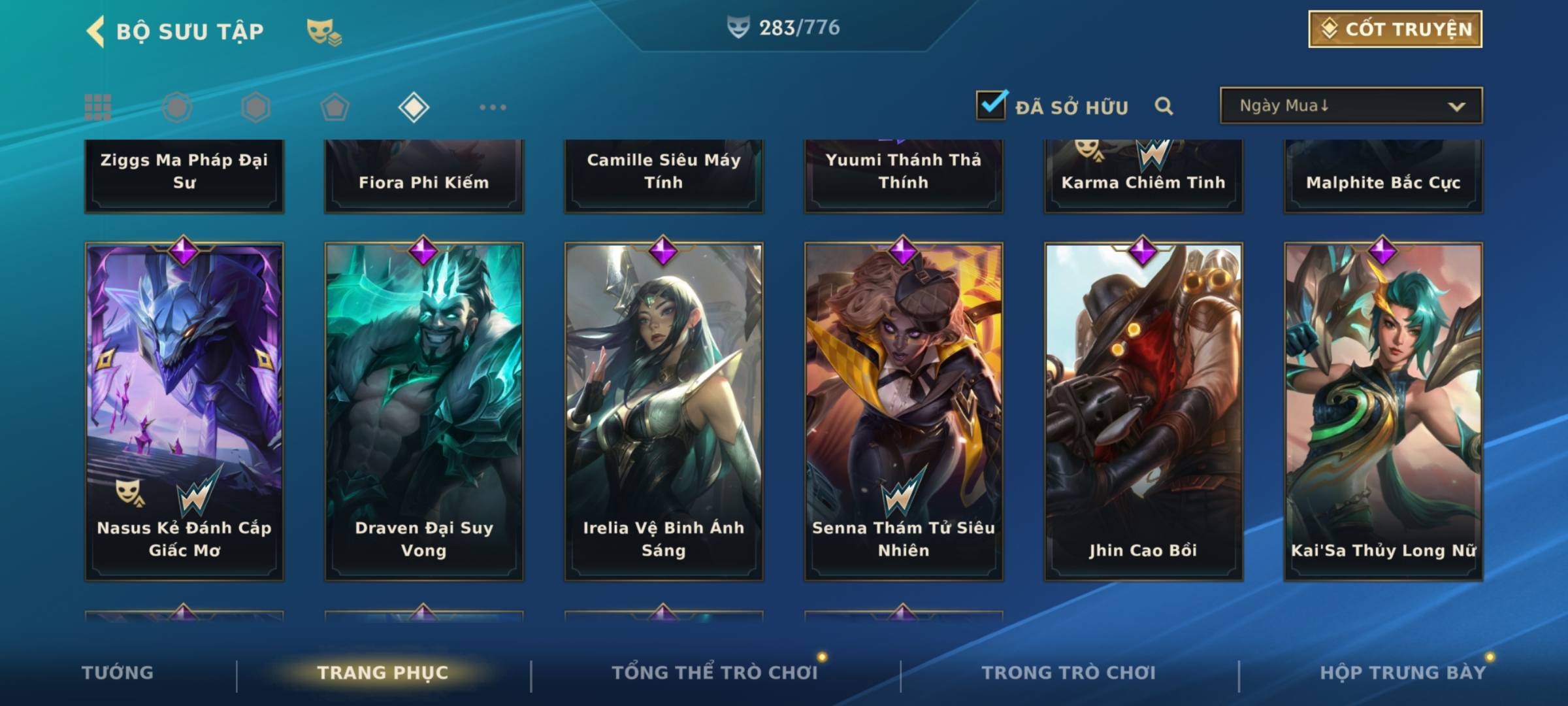
Task: Select the pentagon rarity filter icon
Action: (x=335, y=107)
